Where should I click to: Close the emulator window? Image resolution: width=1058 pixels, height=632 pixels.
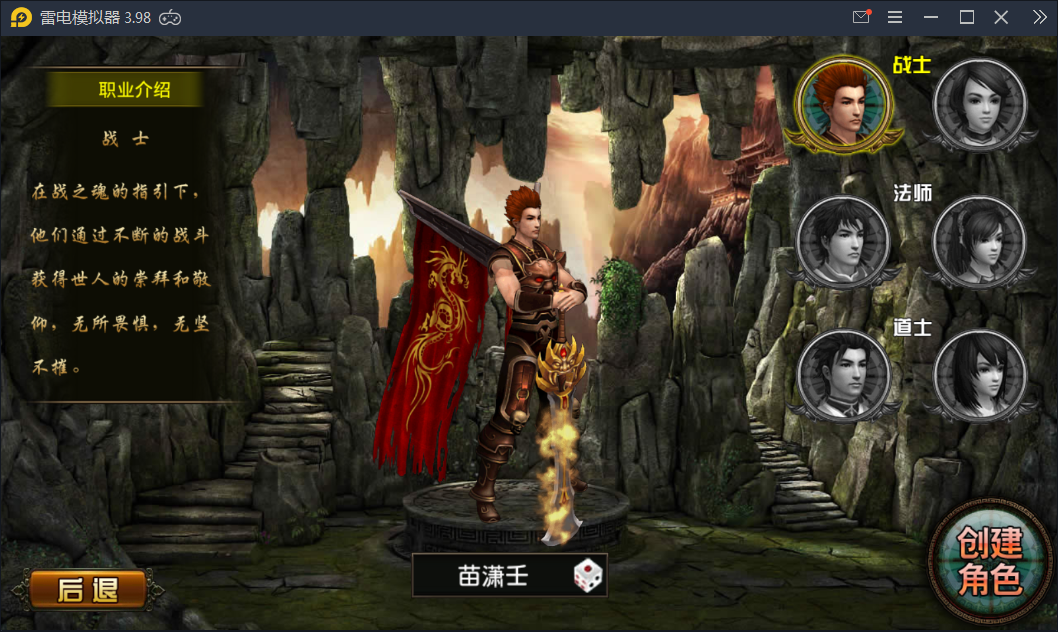point(1001,17)
